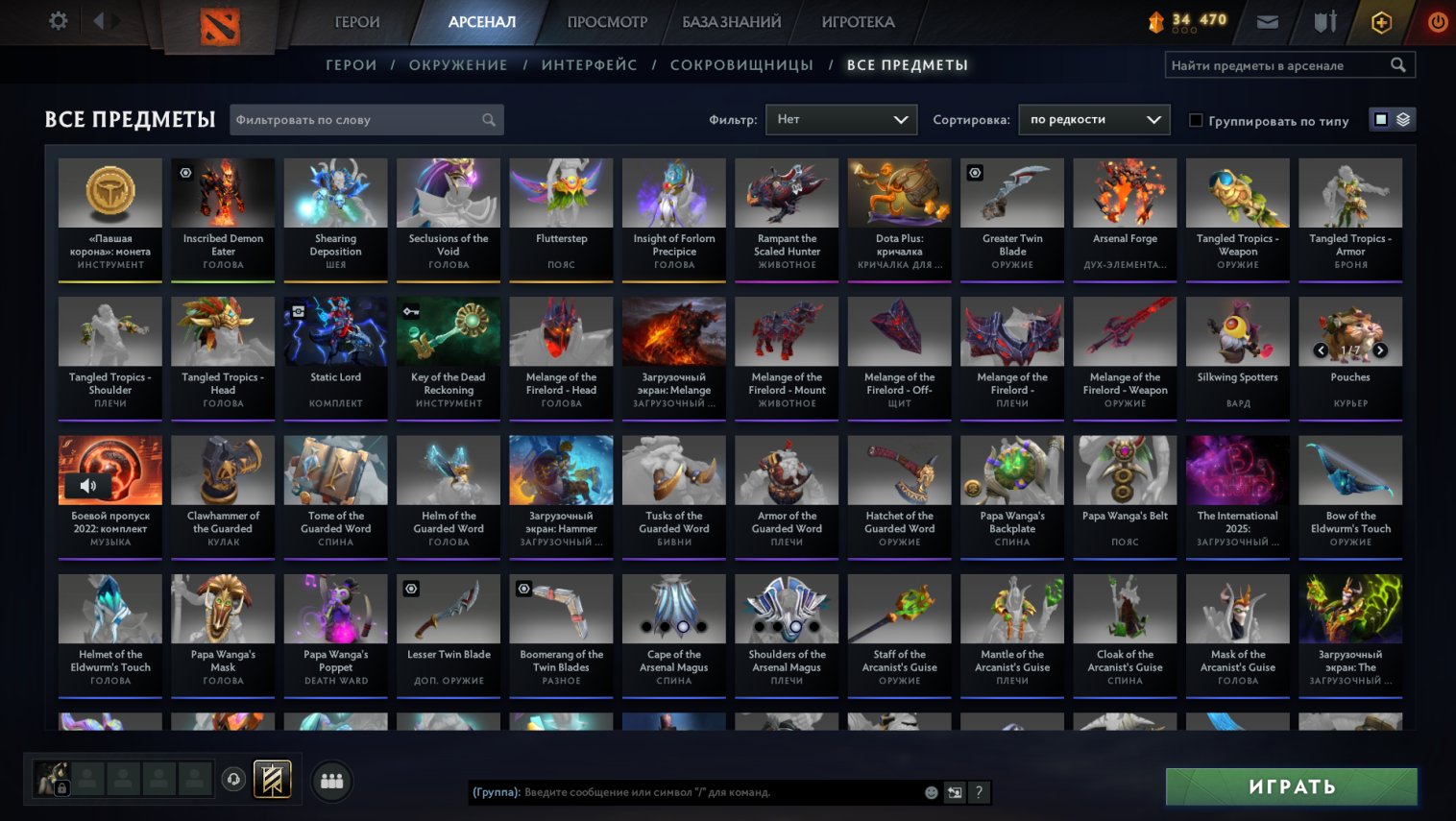Screen dimensions: 1456x821
Task: Open the settings gear icon
Action: click(58, 20)
